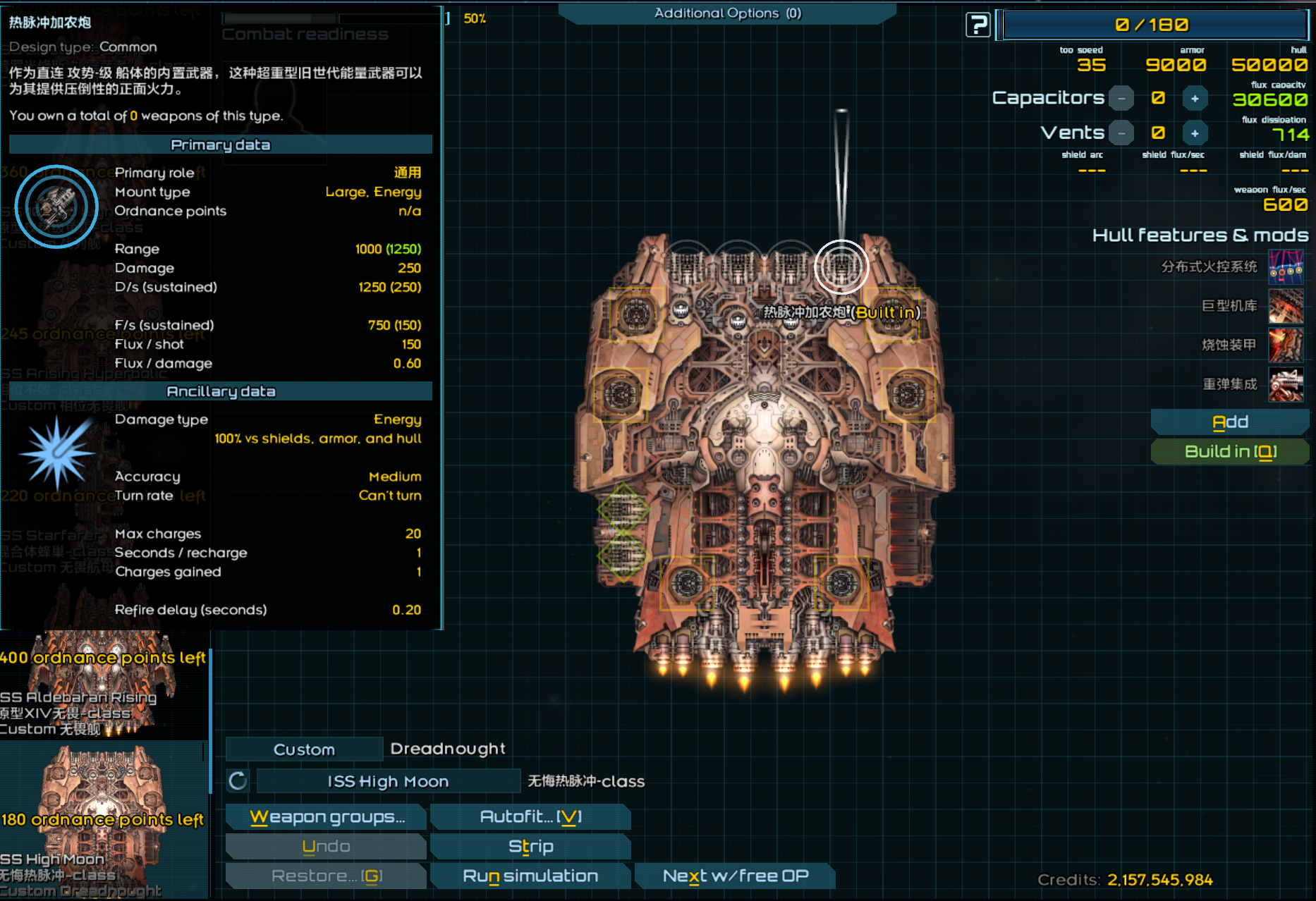Randomize ship name with the refresh icon
1316x901 pixels.
coord(238,781)
